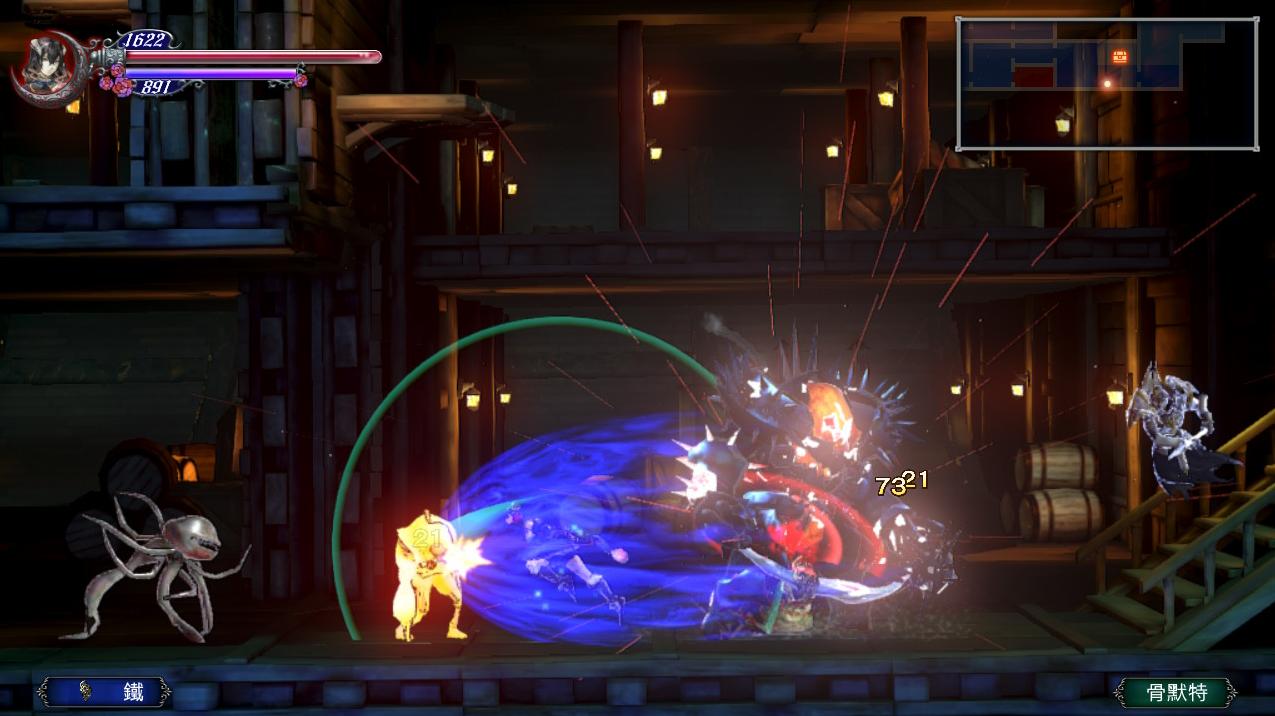Screen dimensions: 1275x716
Task: Select the 骨默特 enemy name label
Action: [1176, 692]
